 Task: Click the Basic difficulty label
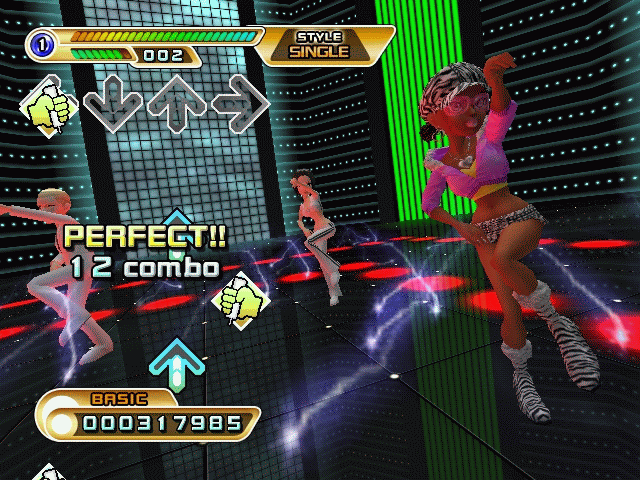[119, 398]
